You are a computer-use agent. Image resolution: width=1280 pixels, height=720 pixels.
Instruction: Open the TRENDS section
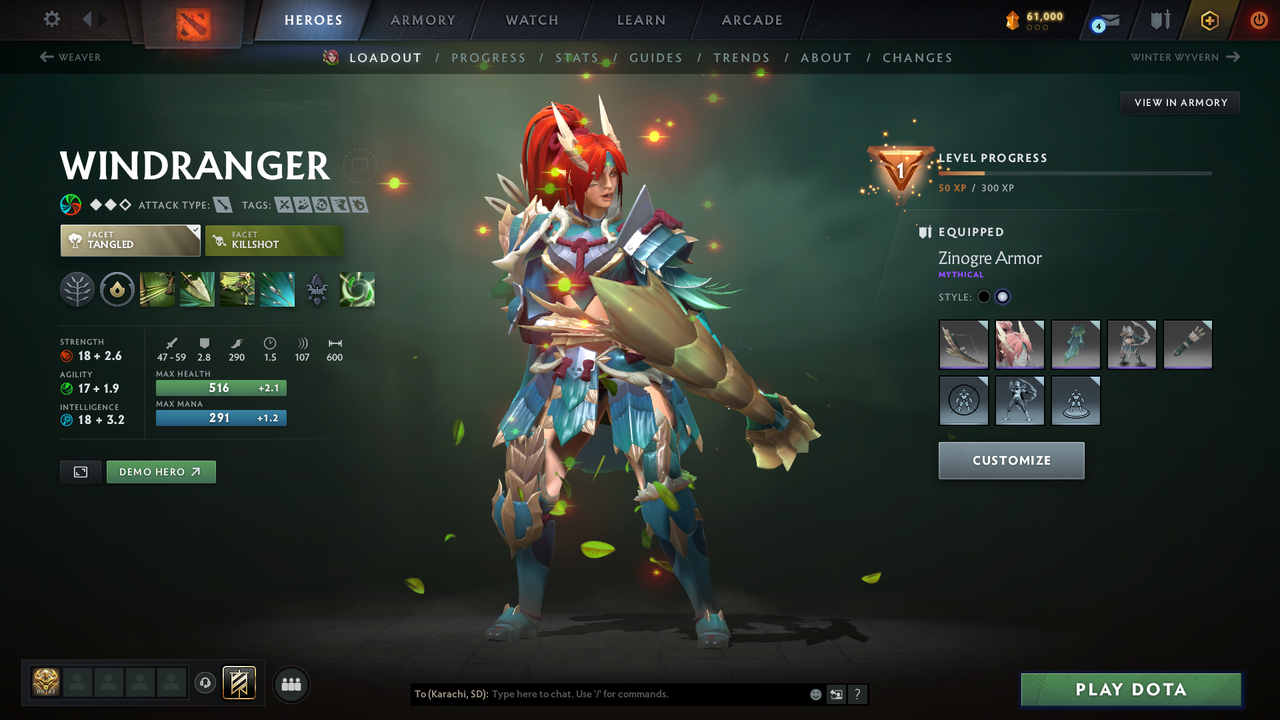[x=742, y=57]
